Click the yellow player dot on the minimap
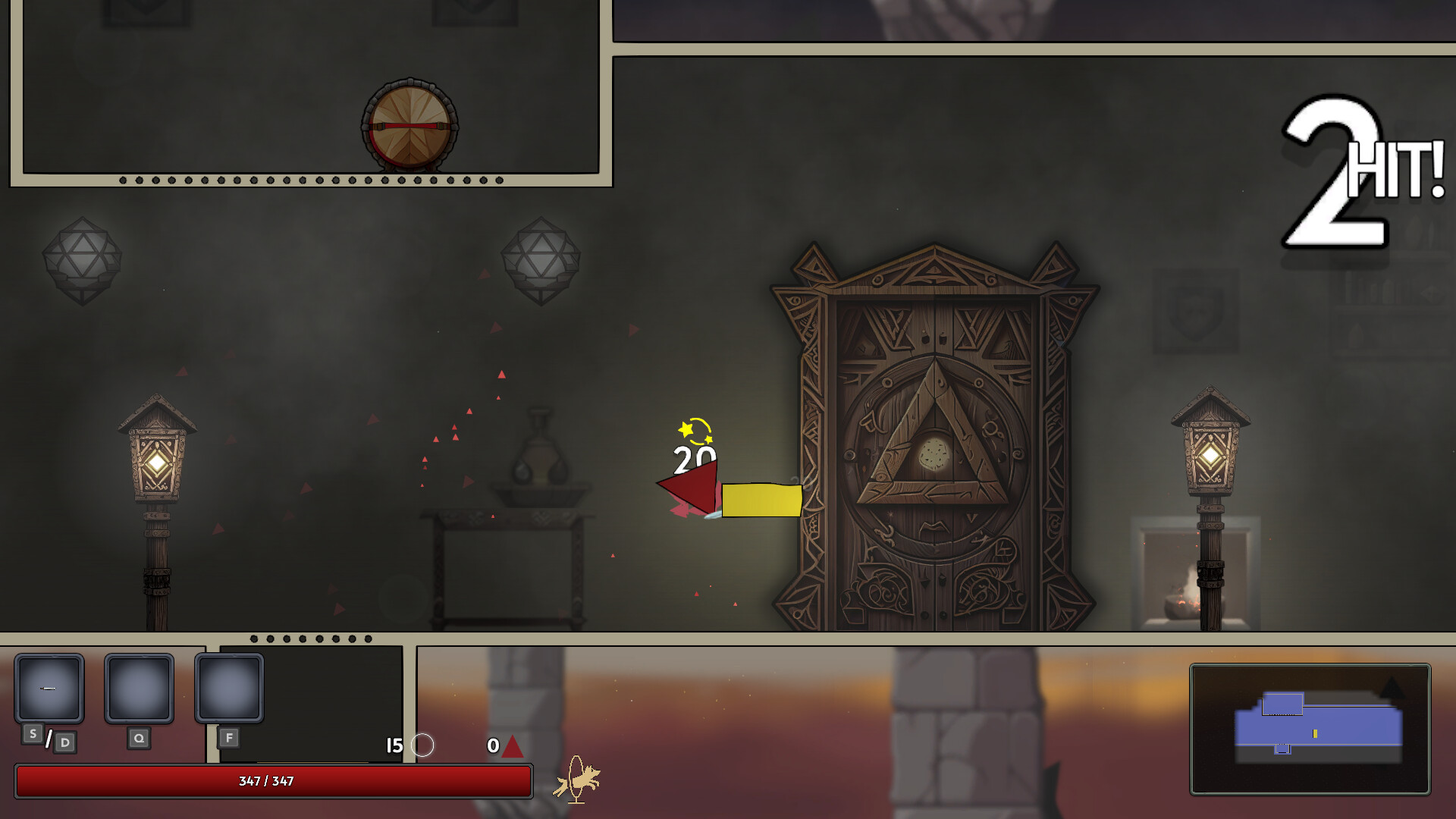The width and height of the screenshot is (1456, 819). pyautogui.click(x=1315, y=734)
